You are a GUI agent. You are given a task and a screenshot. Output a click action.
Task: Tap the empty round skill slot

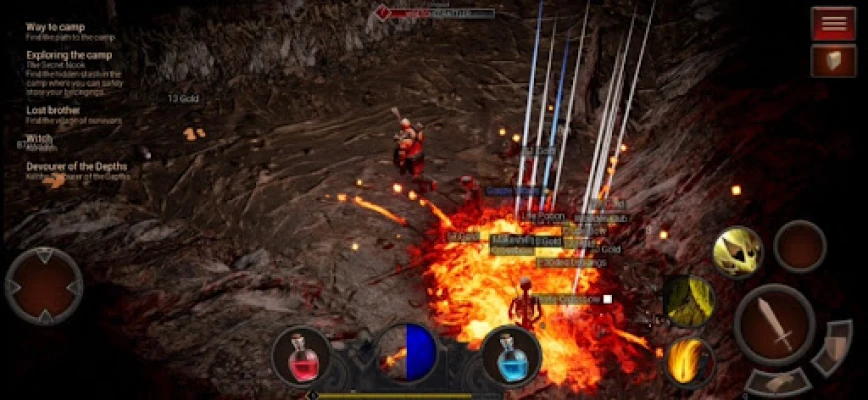click(x=800, y=246)
